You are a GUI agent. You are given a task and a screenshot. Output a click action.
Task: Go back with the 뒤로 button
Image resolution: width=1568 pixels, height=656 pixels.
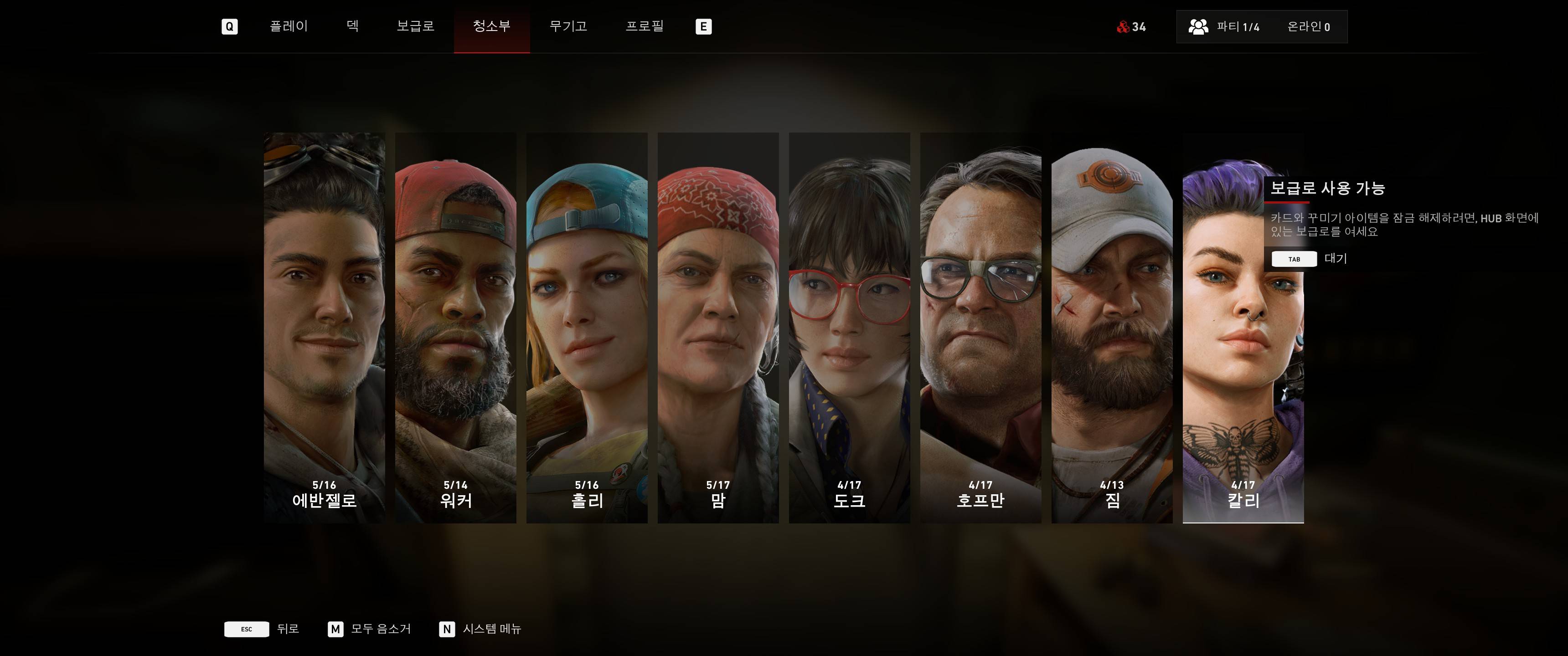[262, 629]
